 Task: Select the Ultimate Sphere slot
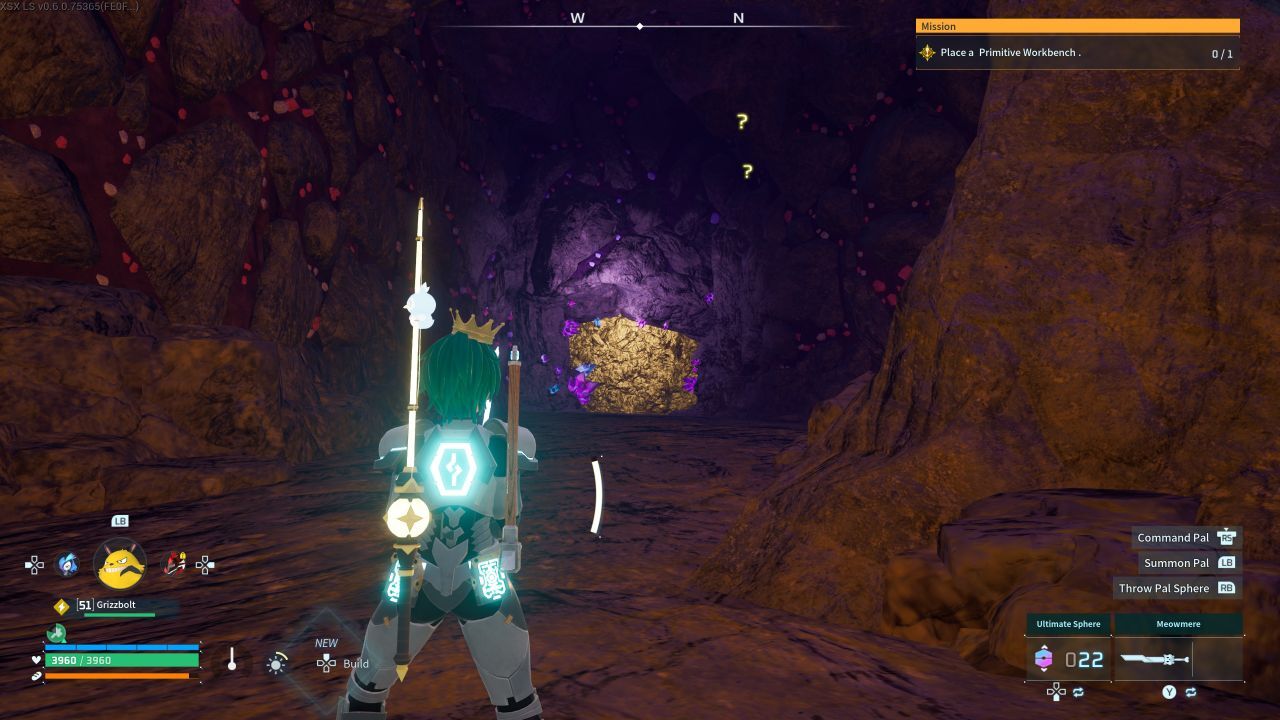1068,659
